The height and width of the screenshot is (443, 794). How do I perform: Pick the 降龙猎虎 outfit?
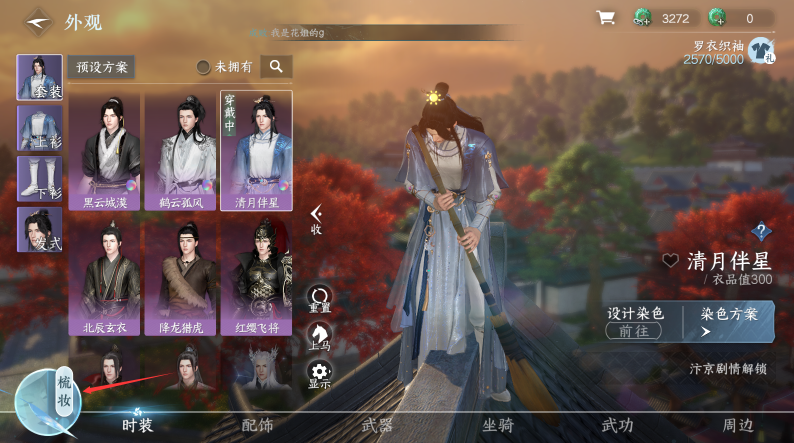click(x=181, y=278)
